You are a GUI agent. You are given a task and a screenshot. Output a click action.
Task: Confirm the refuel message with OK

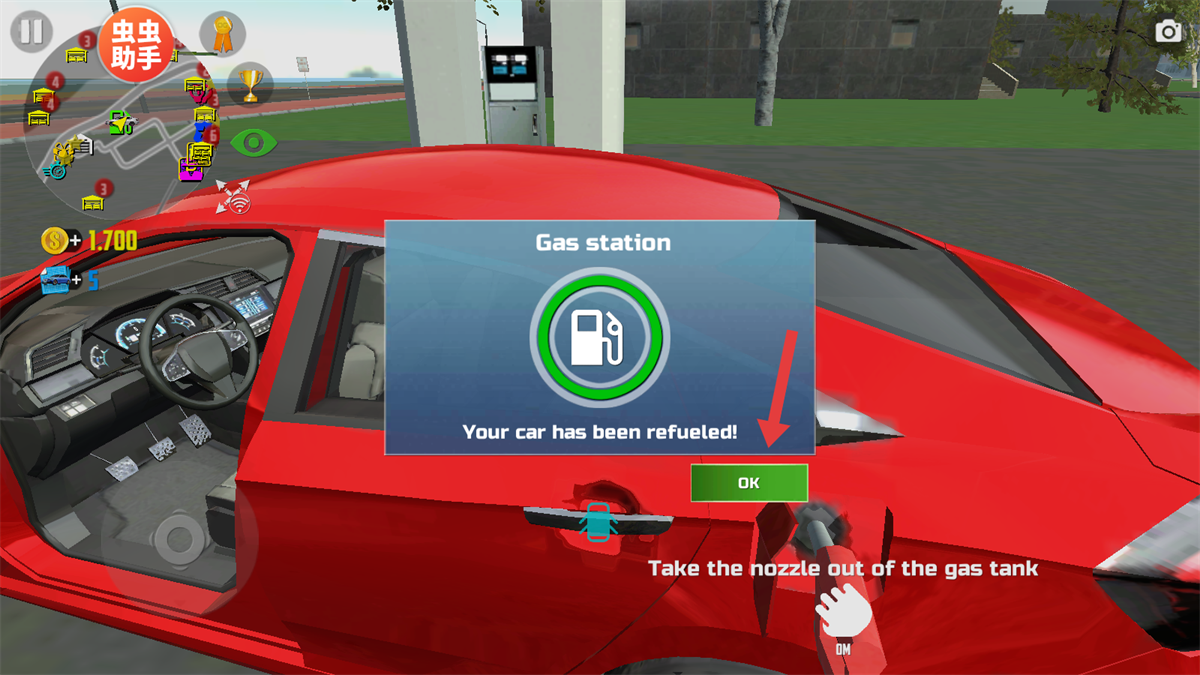pyautogui.click(x=748, y=483)
